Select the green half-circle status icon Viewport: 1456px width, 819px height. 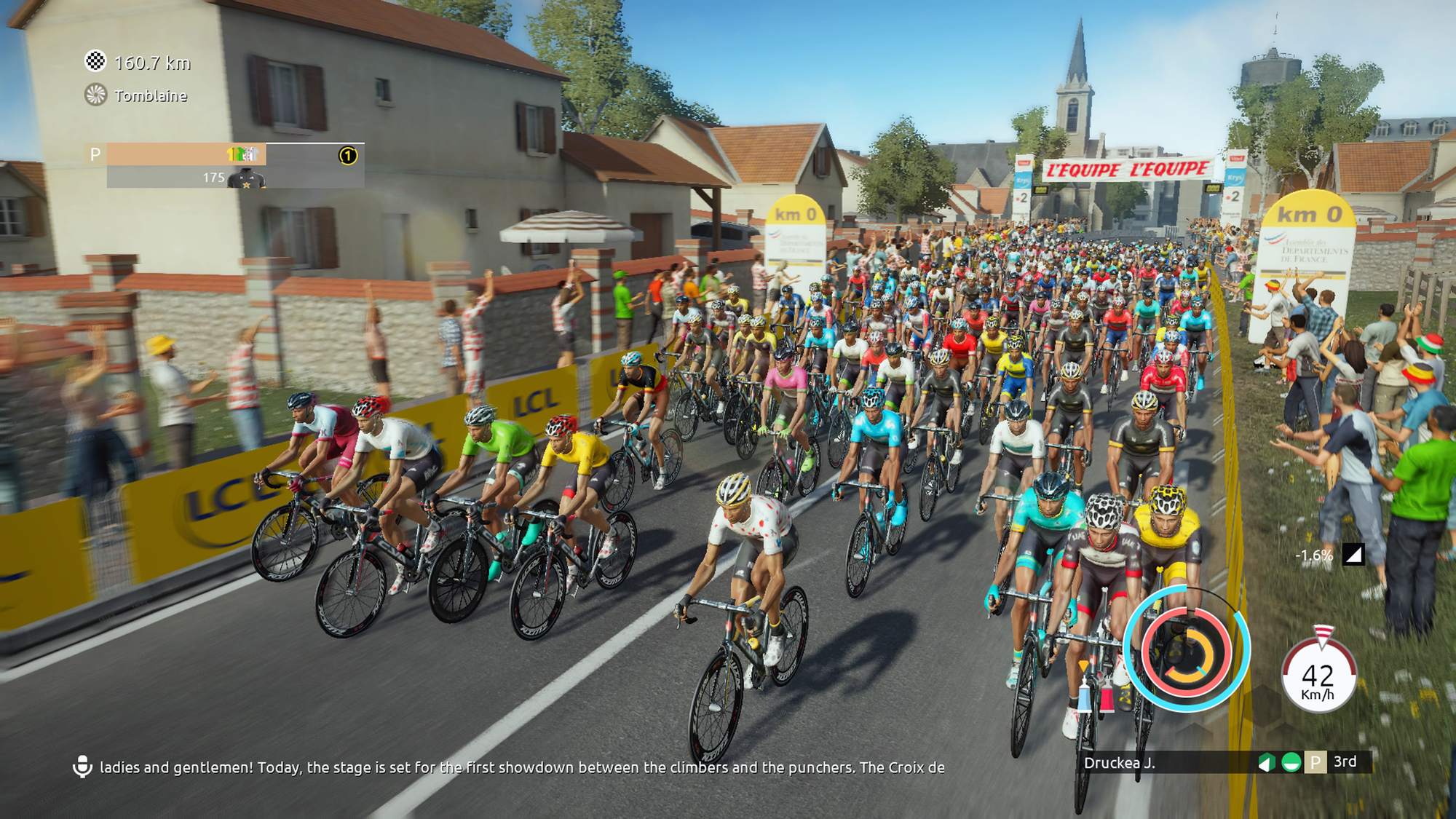pyautogui.click(x=1291, y=762)
